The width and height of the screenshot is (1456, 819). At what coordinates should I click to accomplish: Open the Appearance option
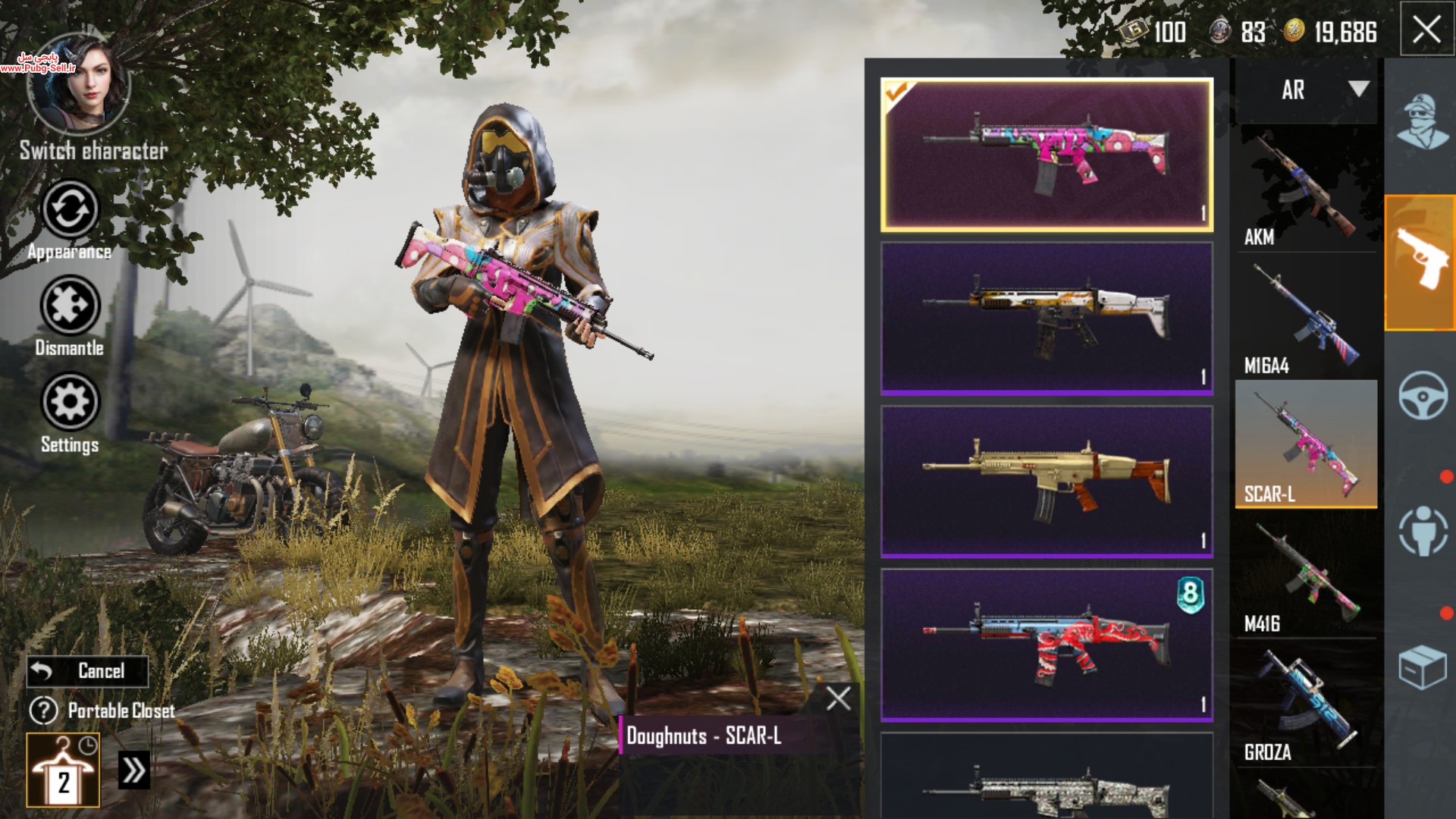pos(70,210)
